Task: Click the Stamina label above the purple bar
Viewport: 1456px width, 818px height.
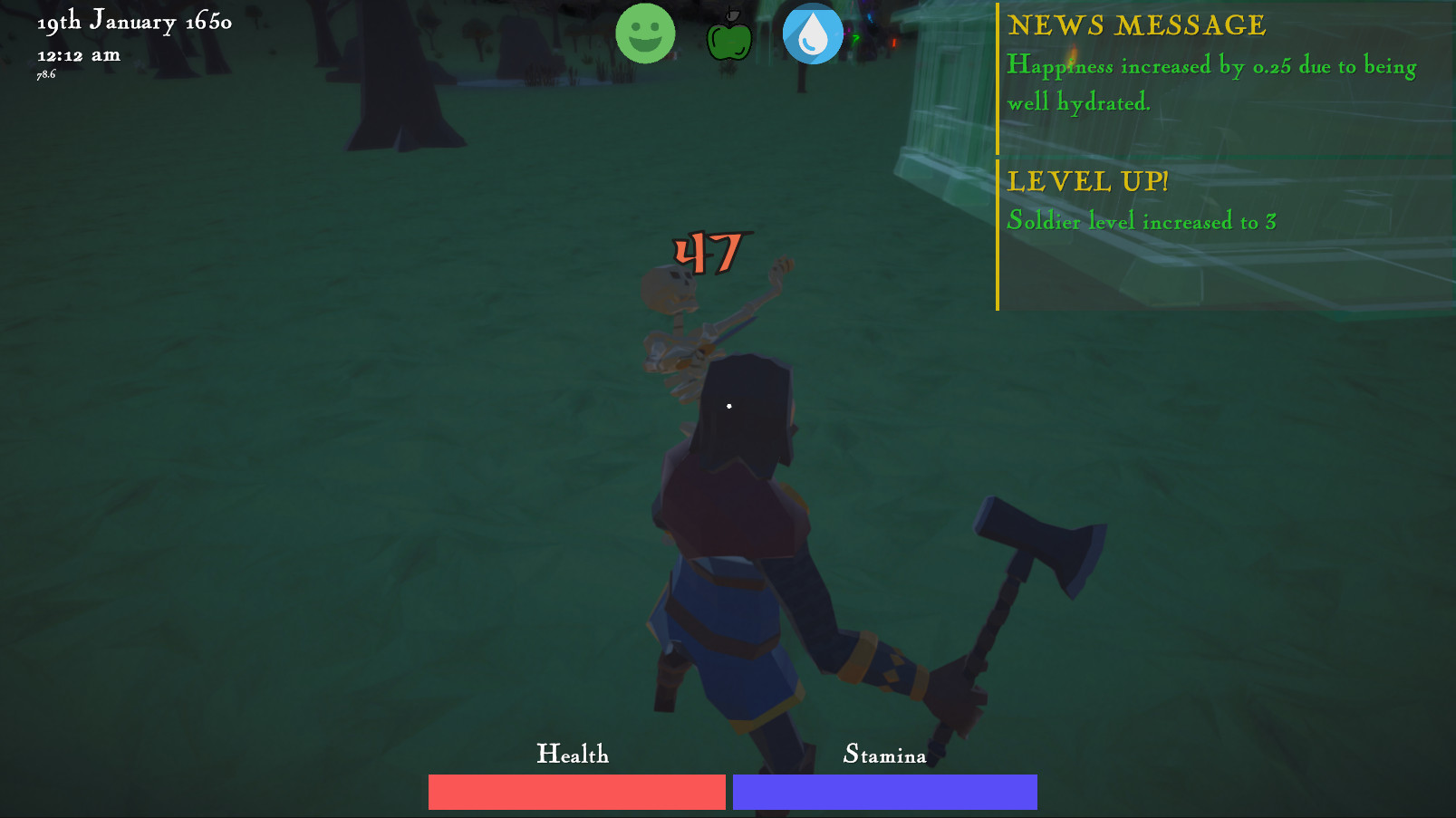Action: click(x=885, y=754)
